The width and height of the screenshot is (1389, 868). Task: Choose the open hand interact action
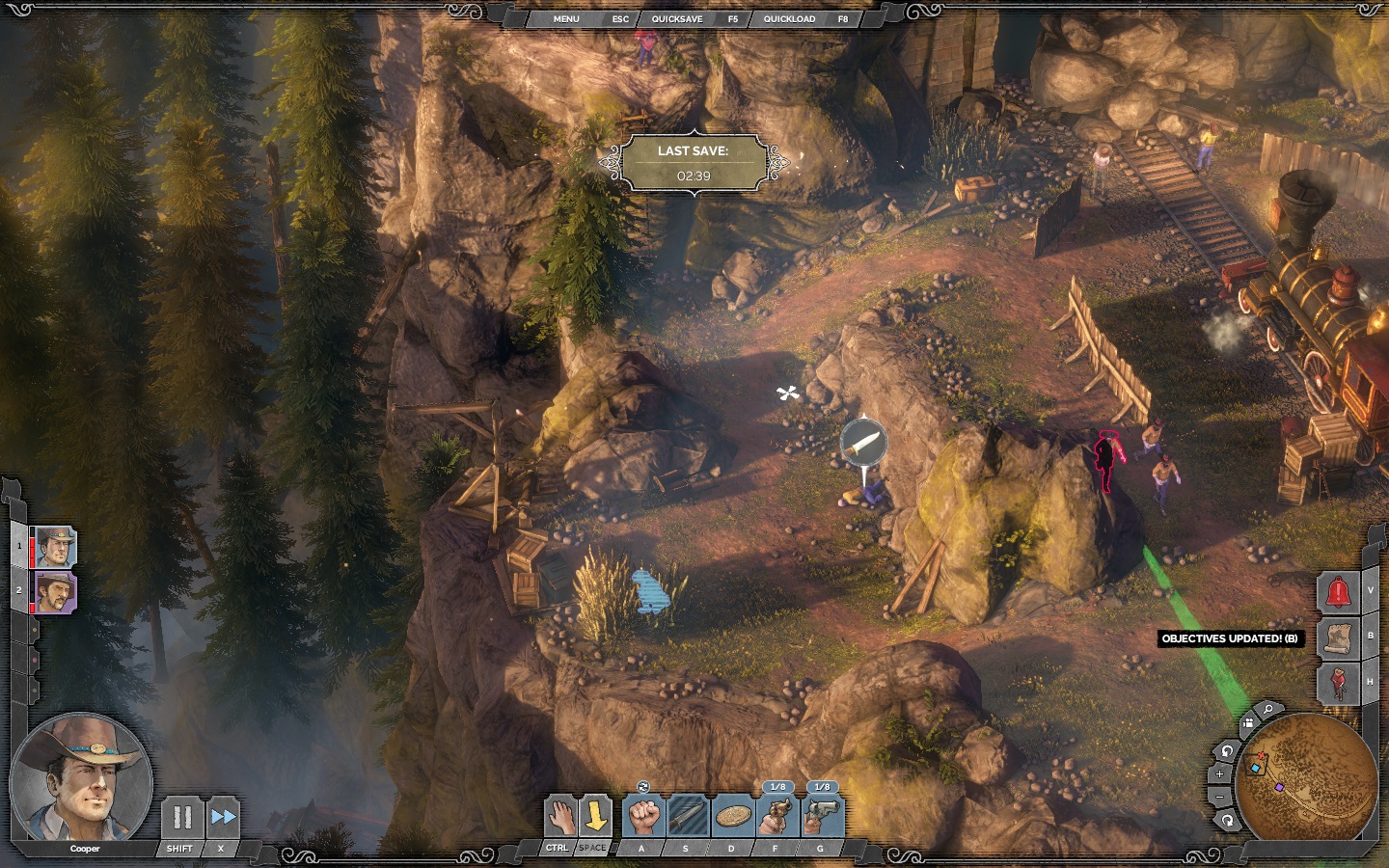(559, 817)
